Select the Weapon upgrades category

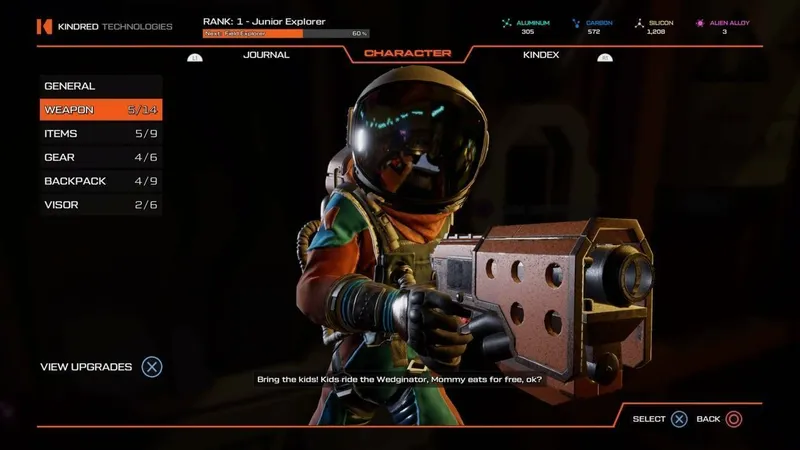point(100,110)
